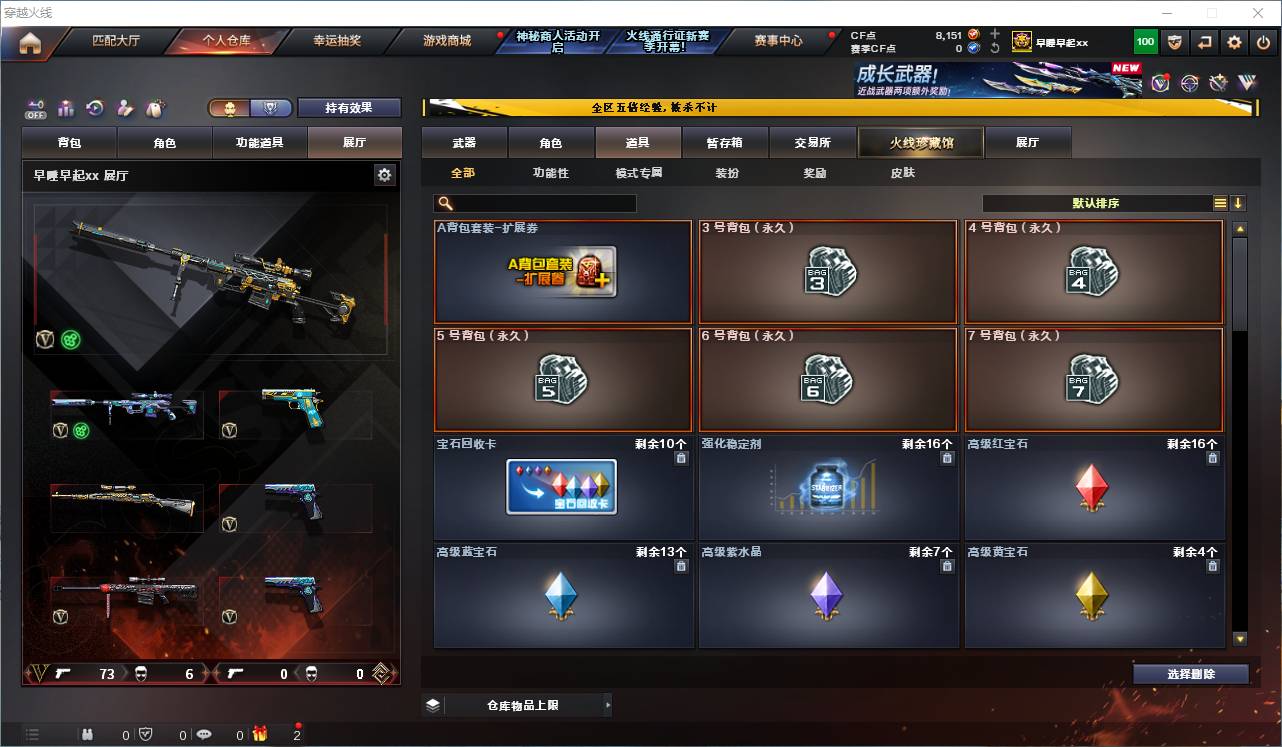Open the 赛事中心 menu item
1282x747 pixels.
pos(779,41)
